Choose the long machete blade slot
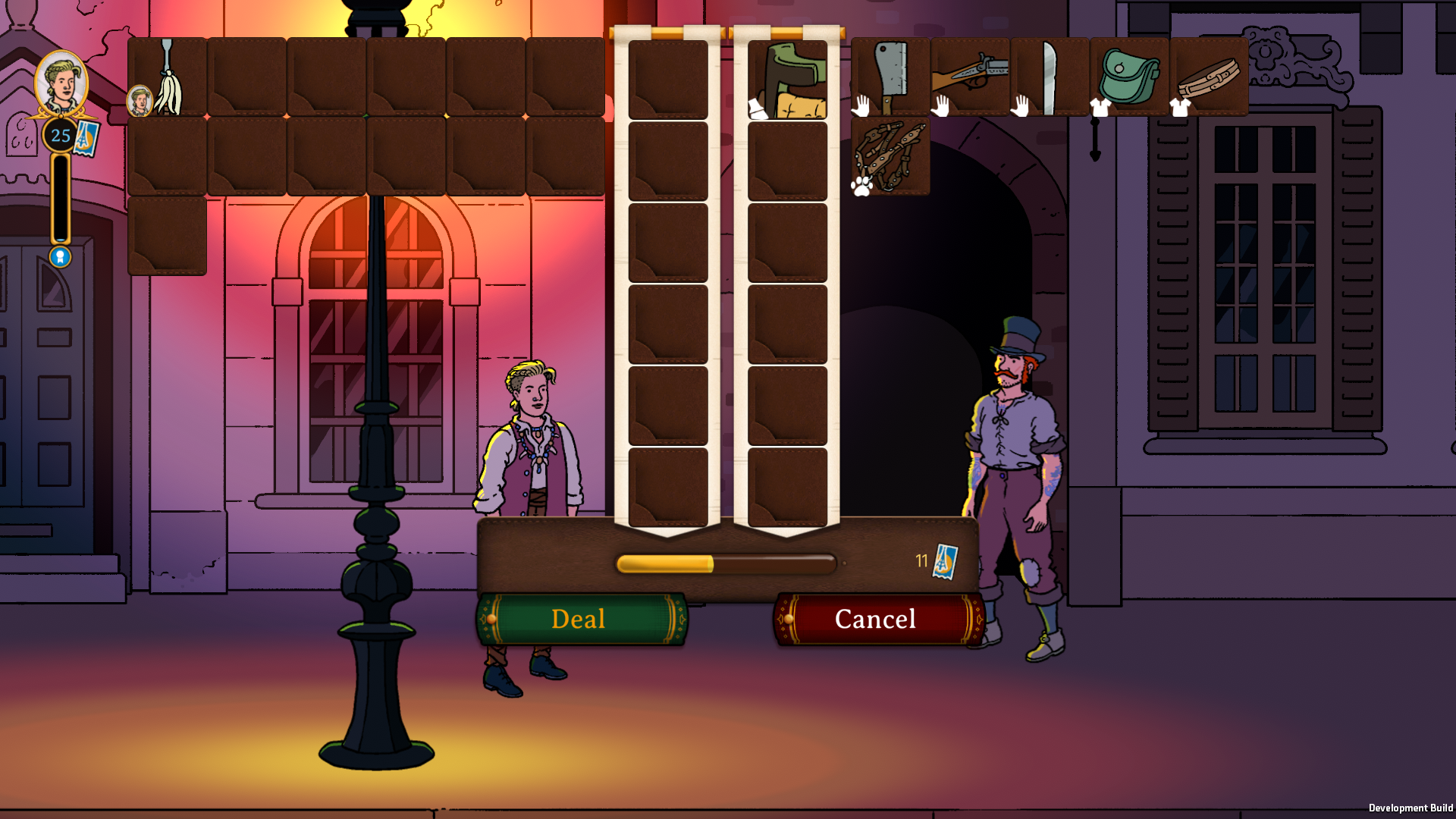 (1050, 77)
